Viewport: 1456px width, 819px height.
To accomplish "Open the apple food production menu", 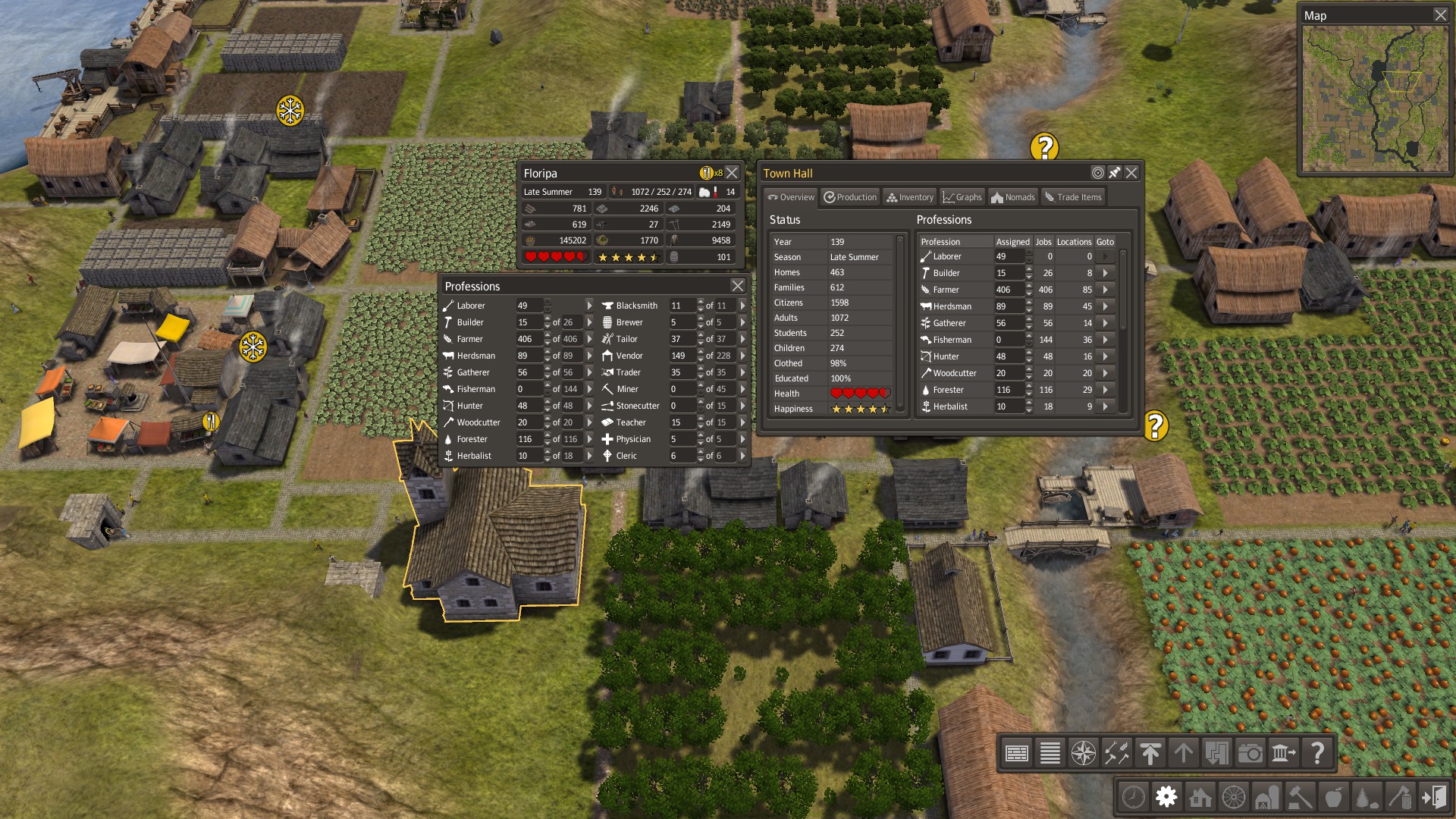I will (x=1333, y=797).
